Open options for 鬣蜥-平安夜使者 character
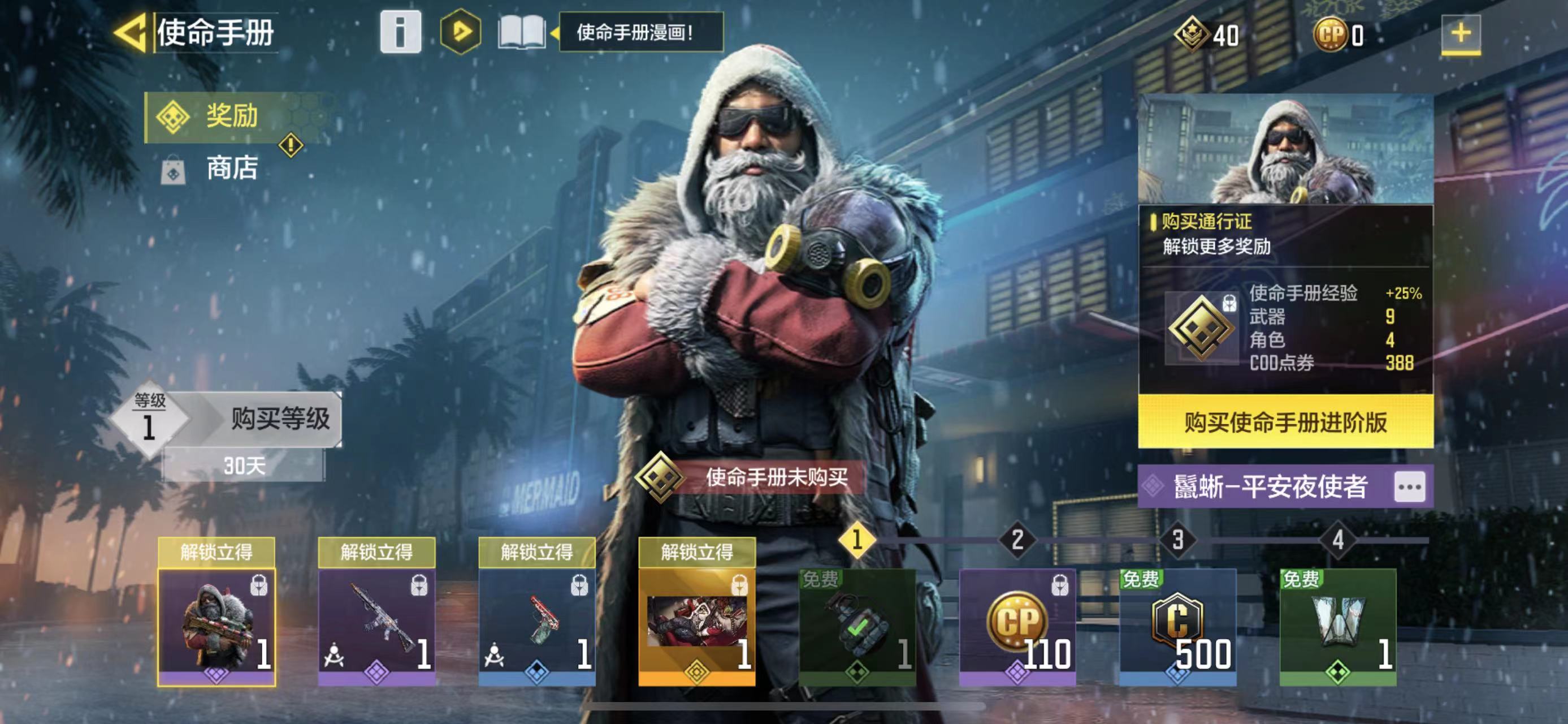The height and width of the screenshot is (724, 1568). point(1410,487)
